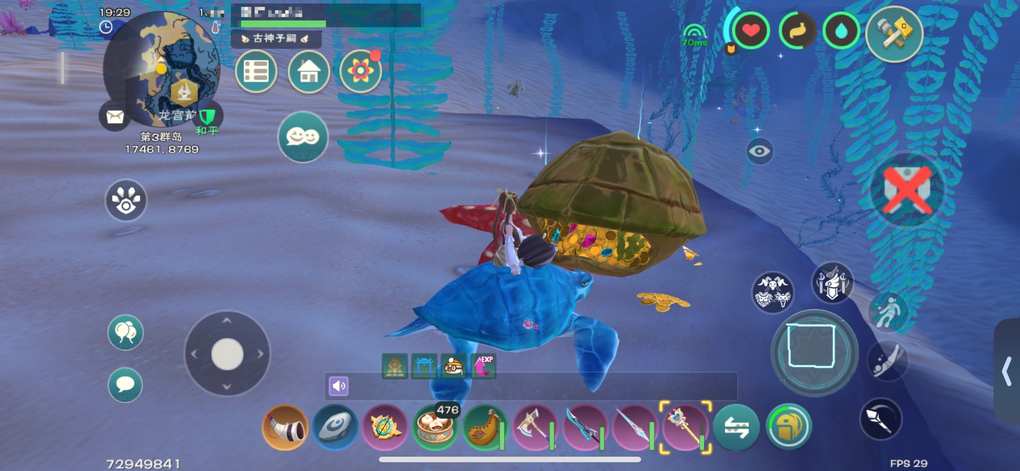Open the flower event icon

click(x=361, y=72)
